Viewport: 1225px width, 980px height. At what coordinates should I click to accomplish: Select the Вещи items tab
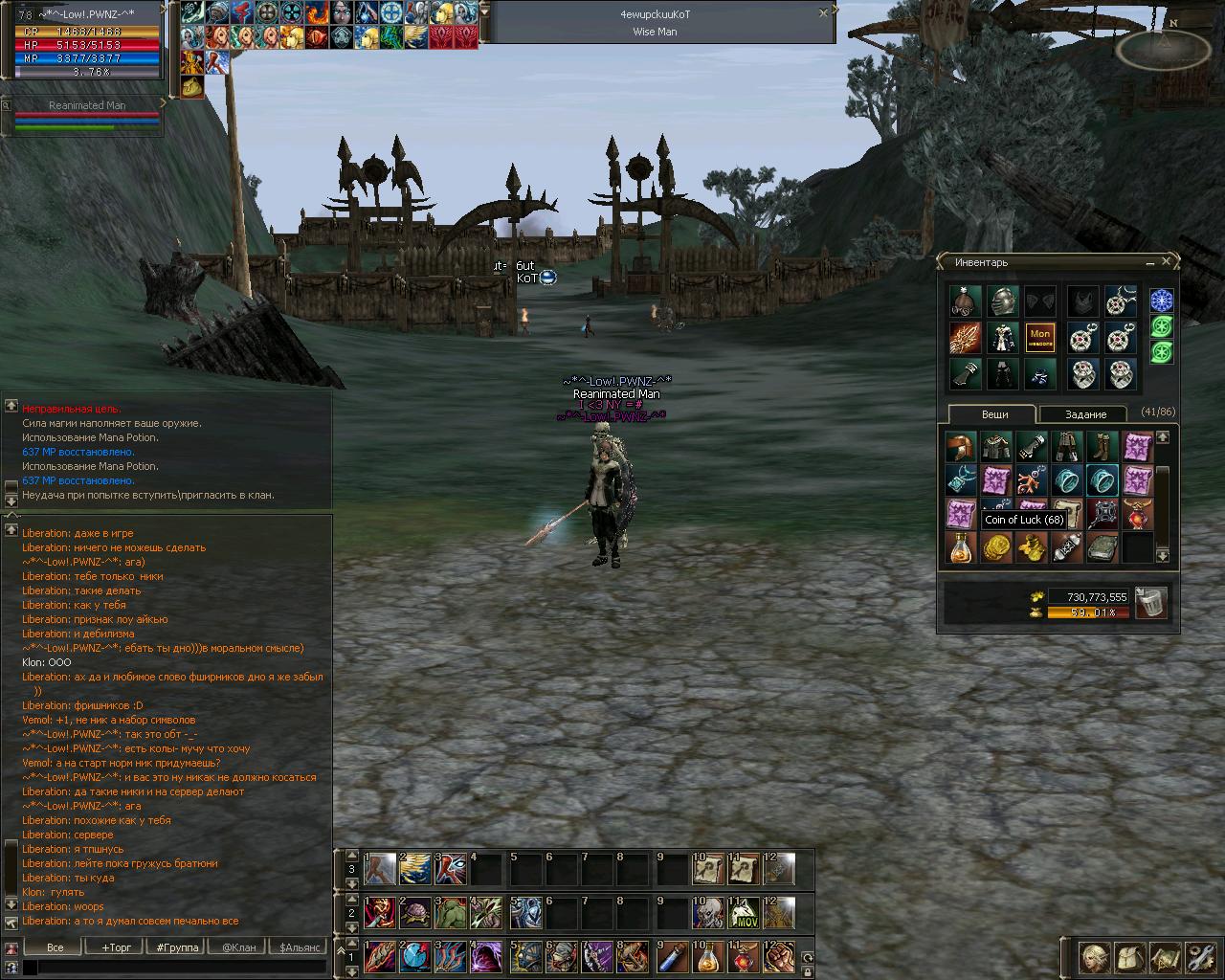[994, 414]
